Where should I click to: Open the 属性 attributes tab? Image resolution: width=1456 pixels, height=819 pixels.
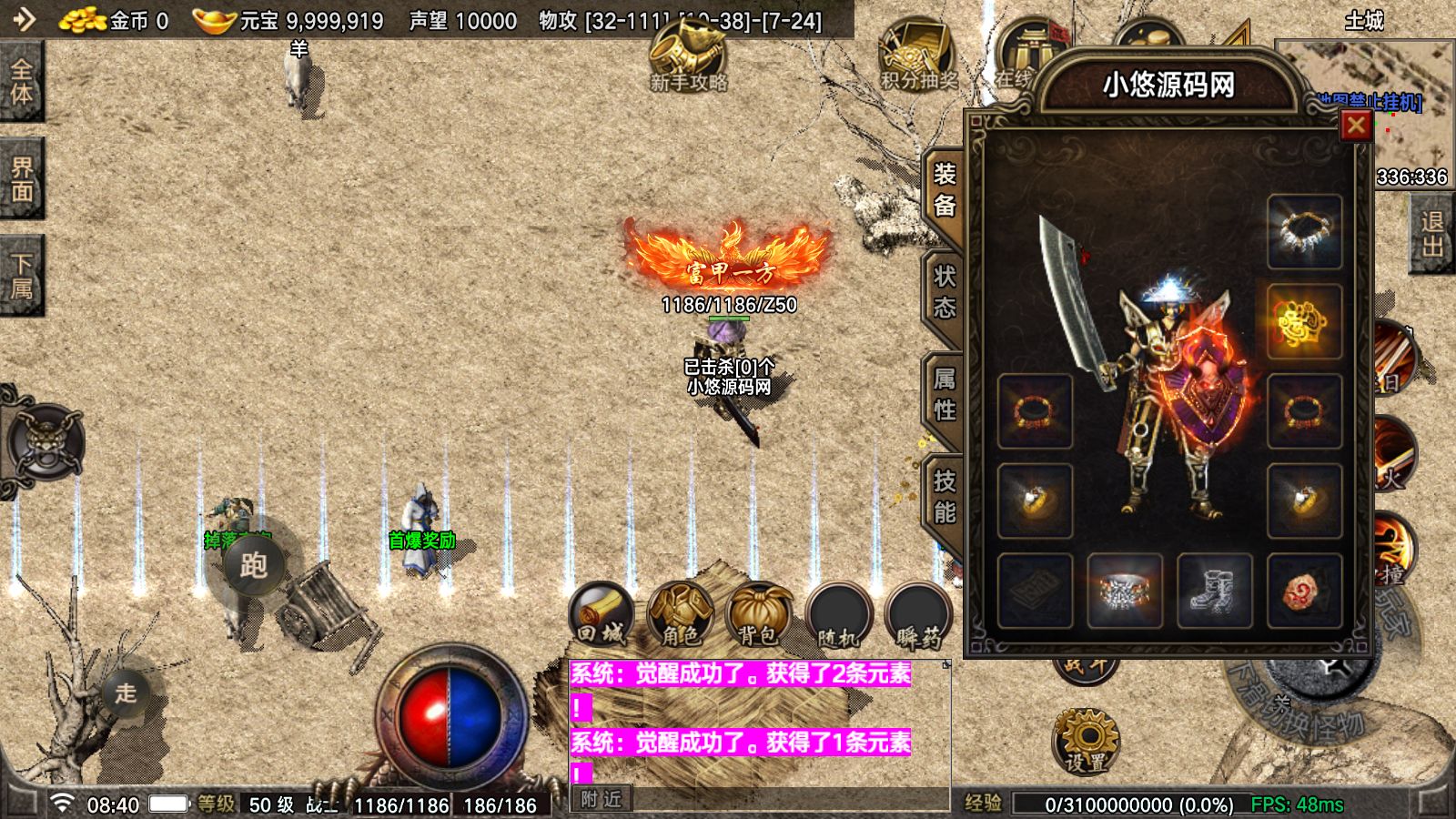(945, 393)
